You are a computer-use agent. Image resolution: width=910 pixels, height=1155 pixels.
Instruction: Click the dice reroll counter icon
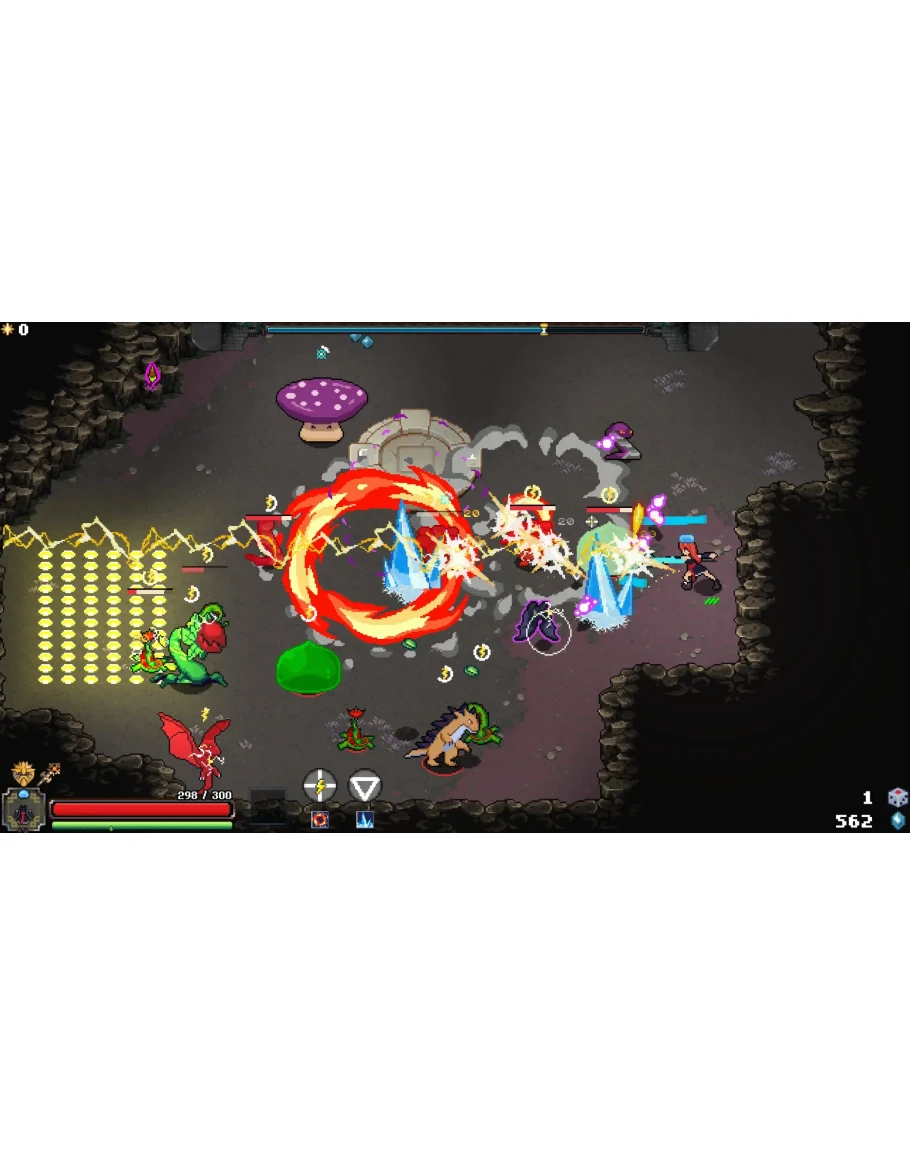coord(897,797)
